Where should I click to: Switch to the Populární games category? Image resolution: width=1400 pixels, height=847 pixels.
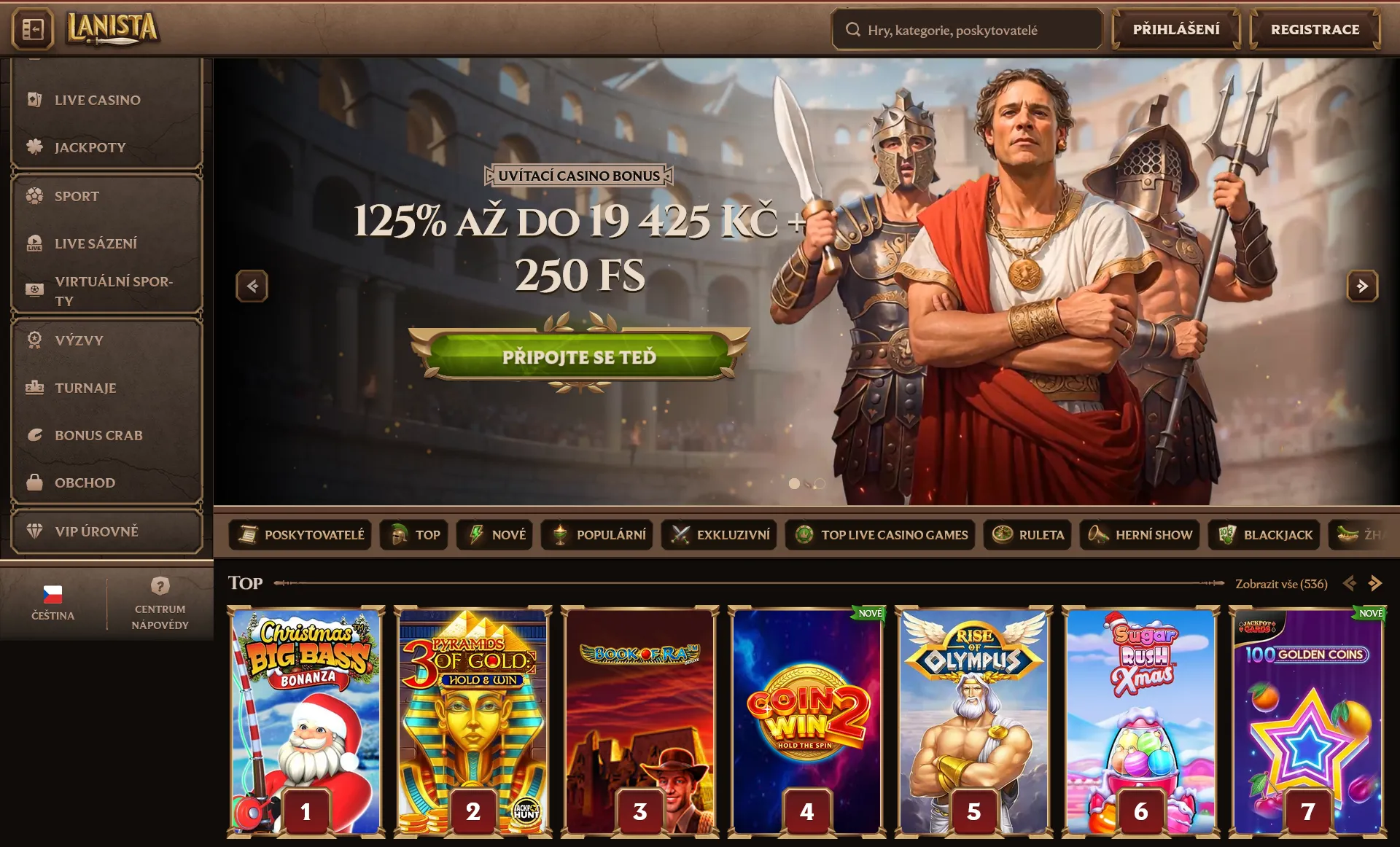click(x=596, y=534)
